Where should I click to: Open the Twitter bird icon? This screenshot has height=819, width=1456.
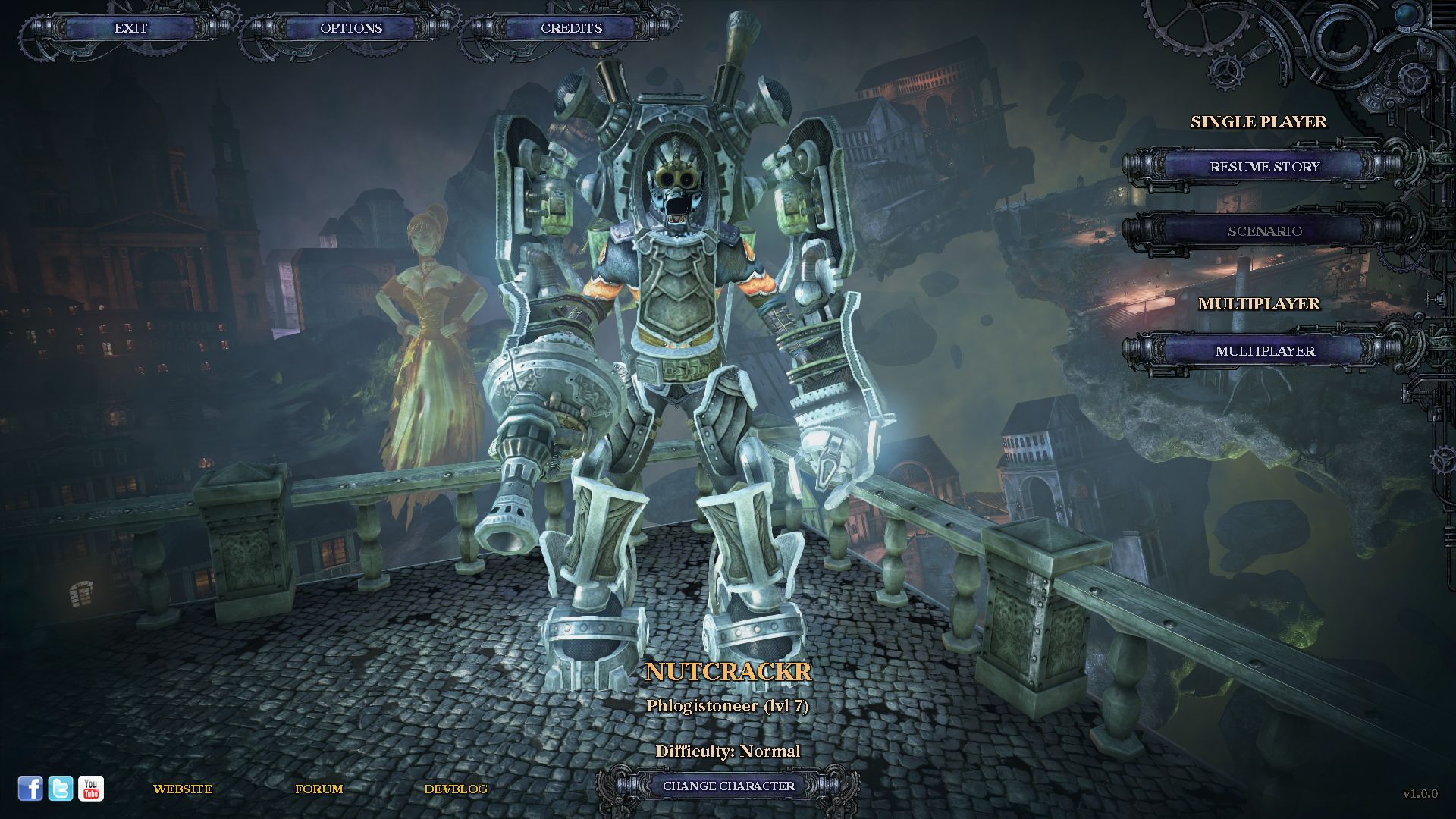coord(61,789)
